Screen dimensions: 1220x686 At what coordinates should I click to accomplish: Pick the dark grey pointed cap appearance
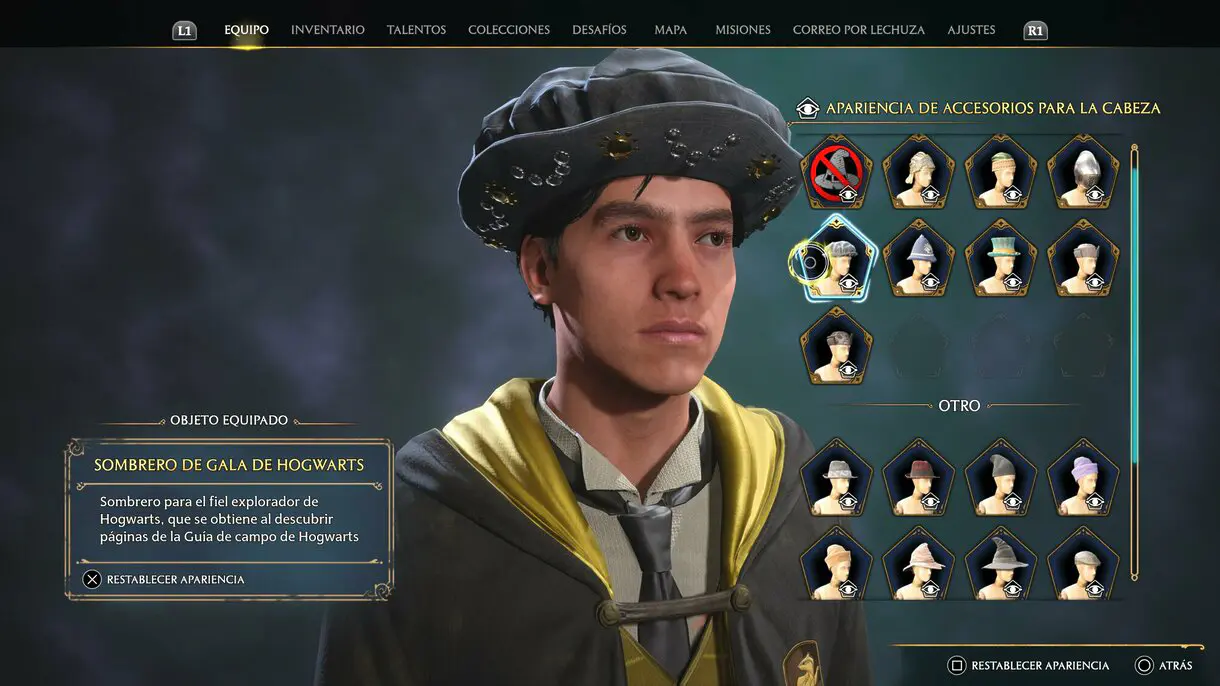pyautogui.click(x=1000, y=477)
